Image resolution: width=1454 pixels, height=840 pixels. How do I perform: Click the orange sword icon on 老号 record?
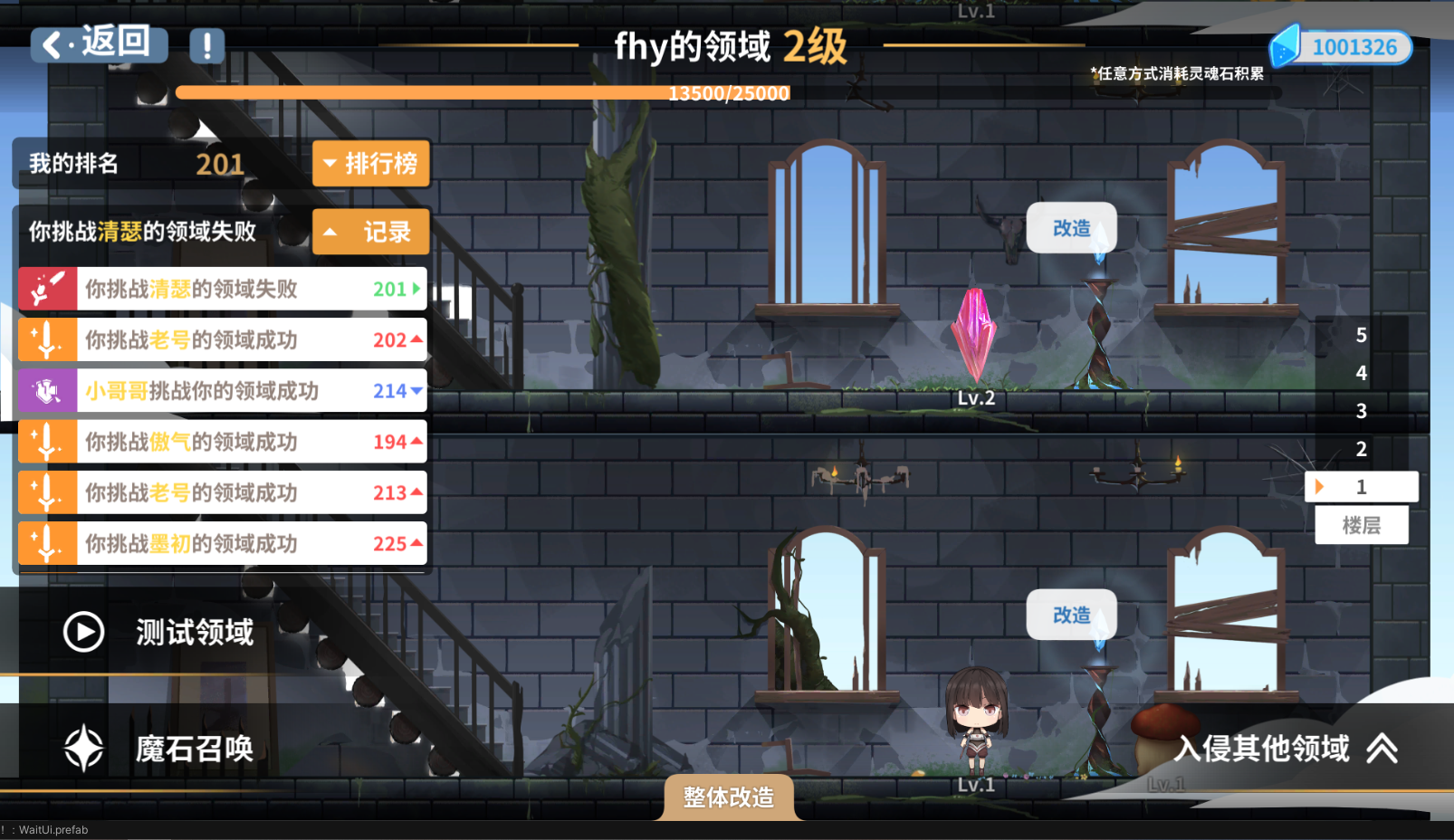click(47, 339)
